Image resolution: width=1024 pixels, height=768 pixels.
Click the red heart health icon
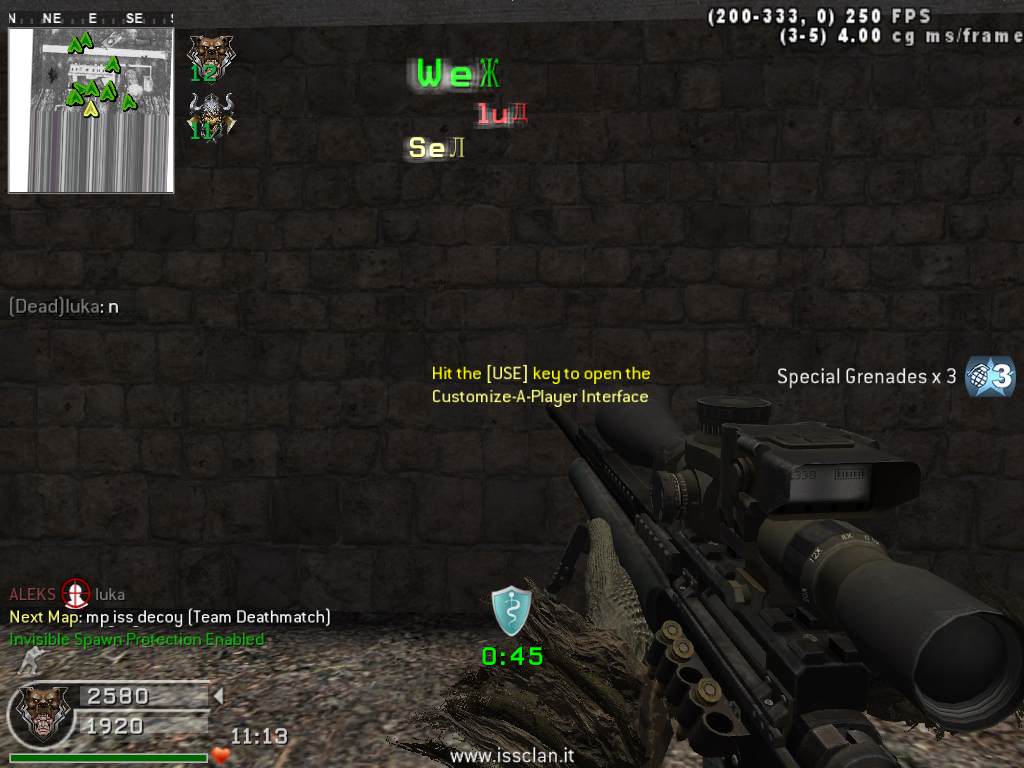(x=220, y=756)
